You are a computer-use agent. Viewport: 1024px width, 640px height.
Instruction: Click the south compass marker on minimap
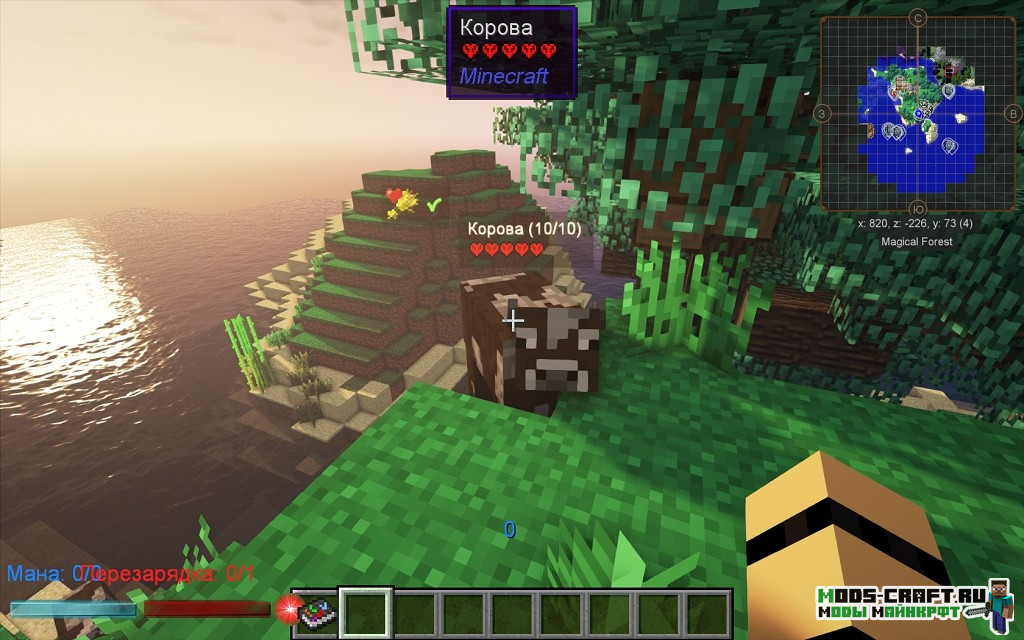(x=918, y=208)
